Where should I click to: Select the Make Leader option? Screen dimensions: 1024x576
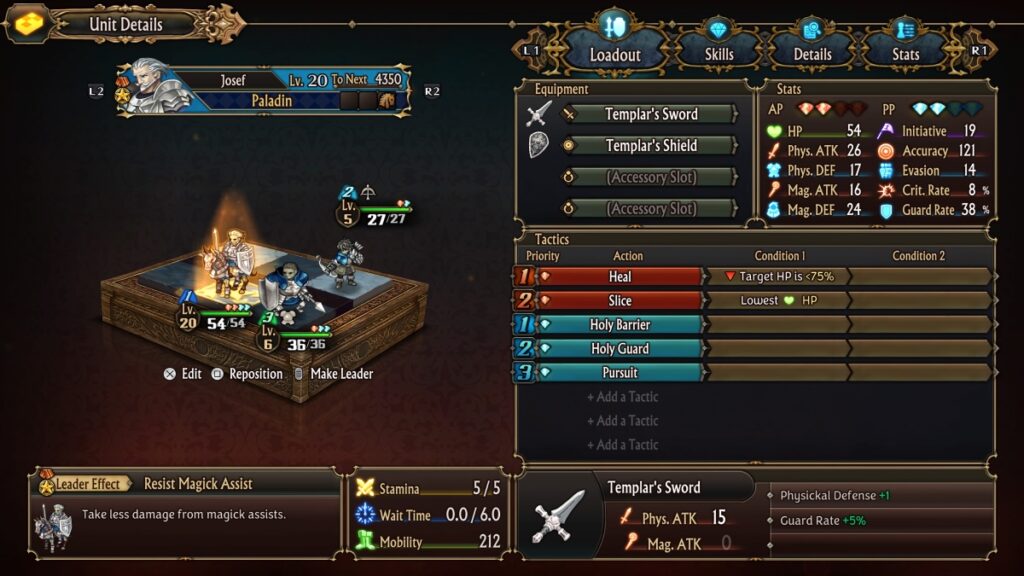coord(334,374)
